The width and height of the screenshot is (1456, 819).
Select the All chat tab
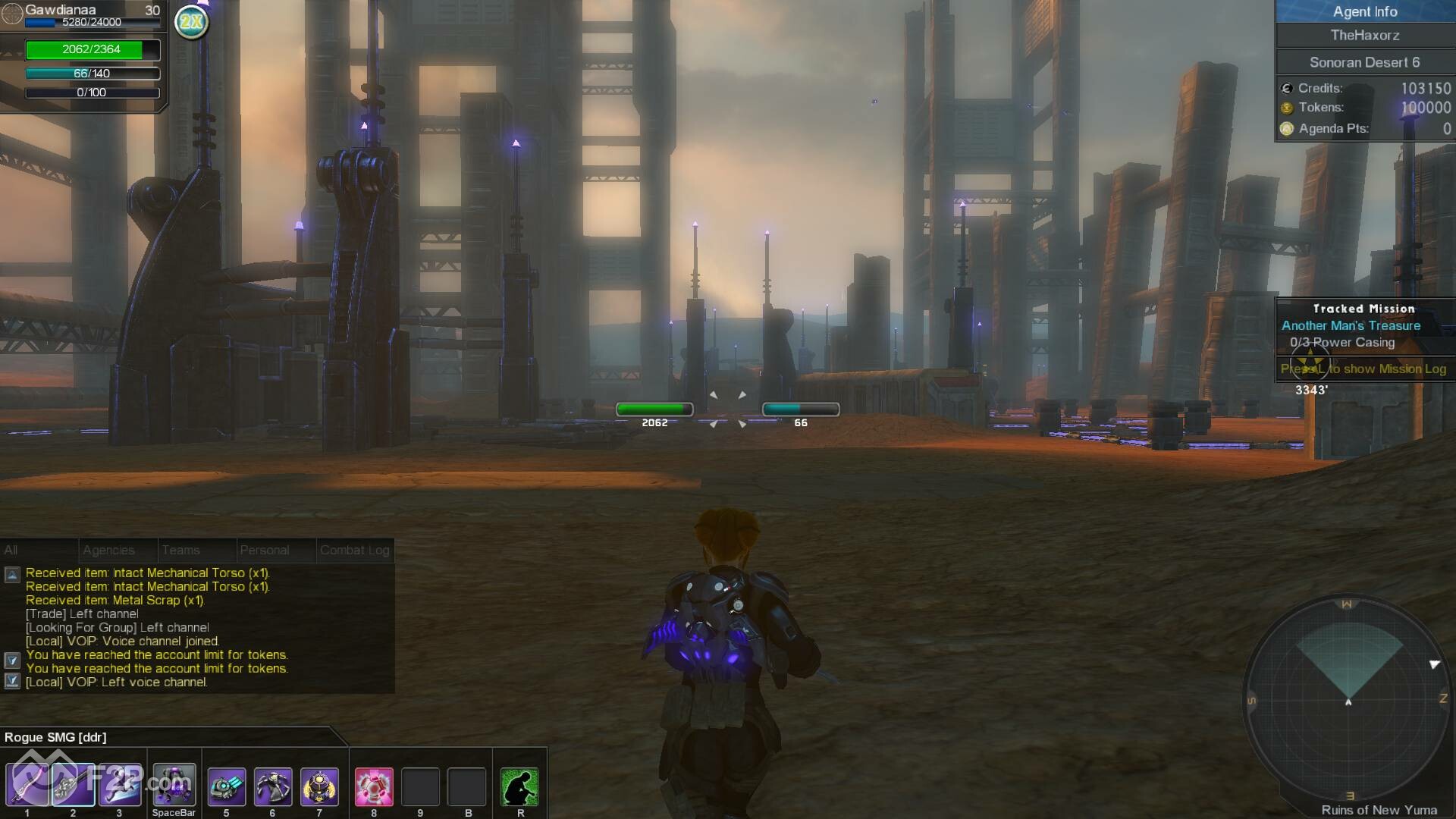(11, 550)
